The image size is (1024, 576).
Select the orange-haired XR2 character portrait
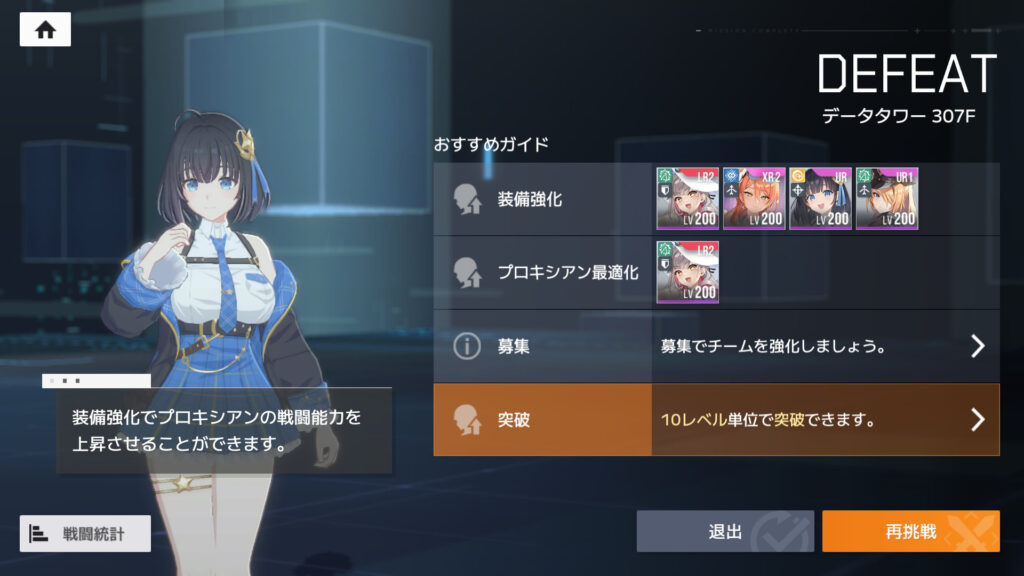click(x=754, y=198)
